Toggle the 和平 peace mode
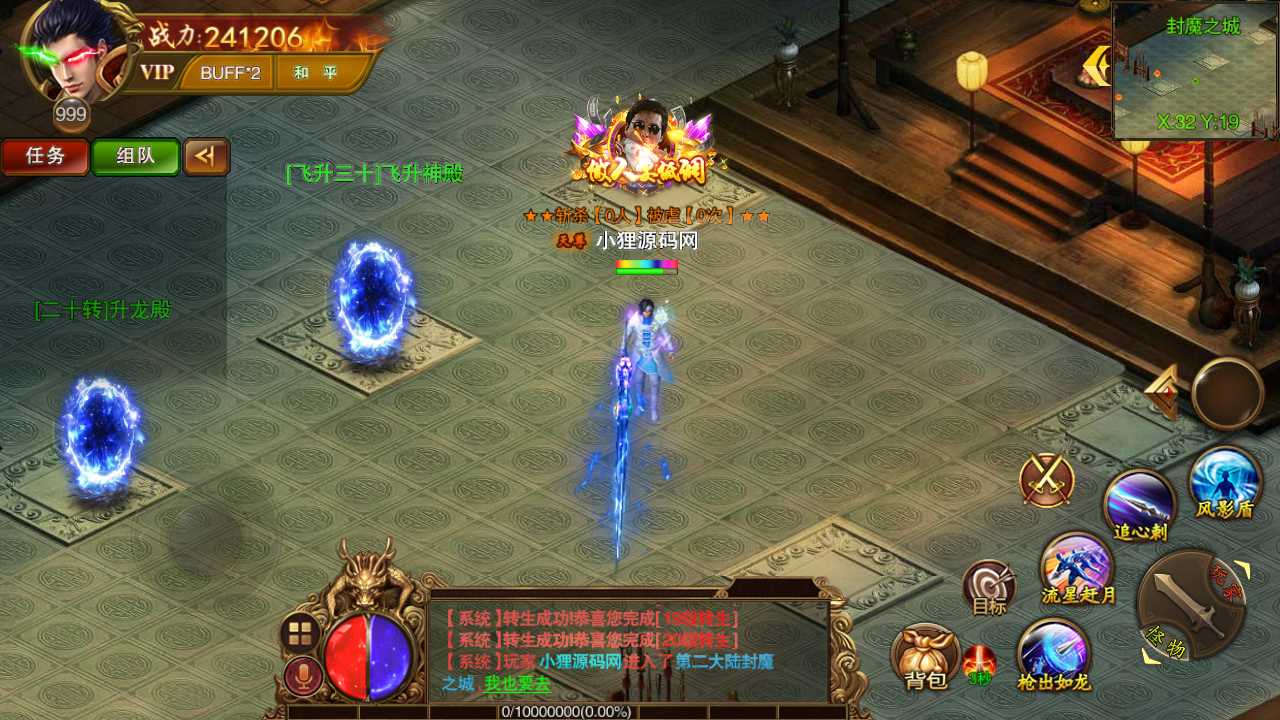This screenshot has width=1280, height=720. (318, 73)
